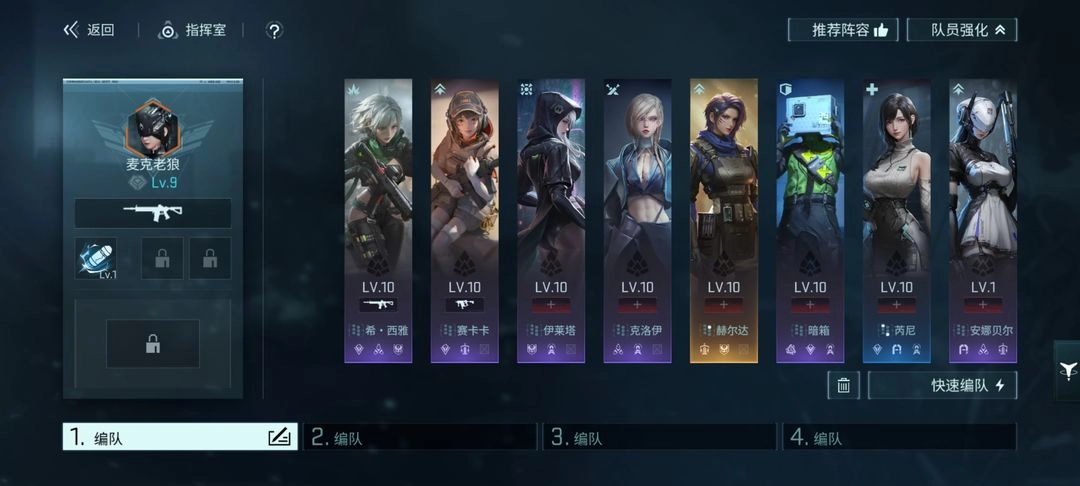Pick the 安娜贝尔 Lv.1 character card
The width and height of the screenshot is (1080, 486).
point(982,220)
